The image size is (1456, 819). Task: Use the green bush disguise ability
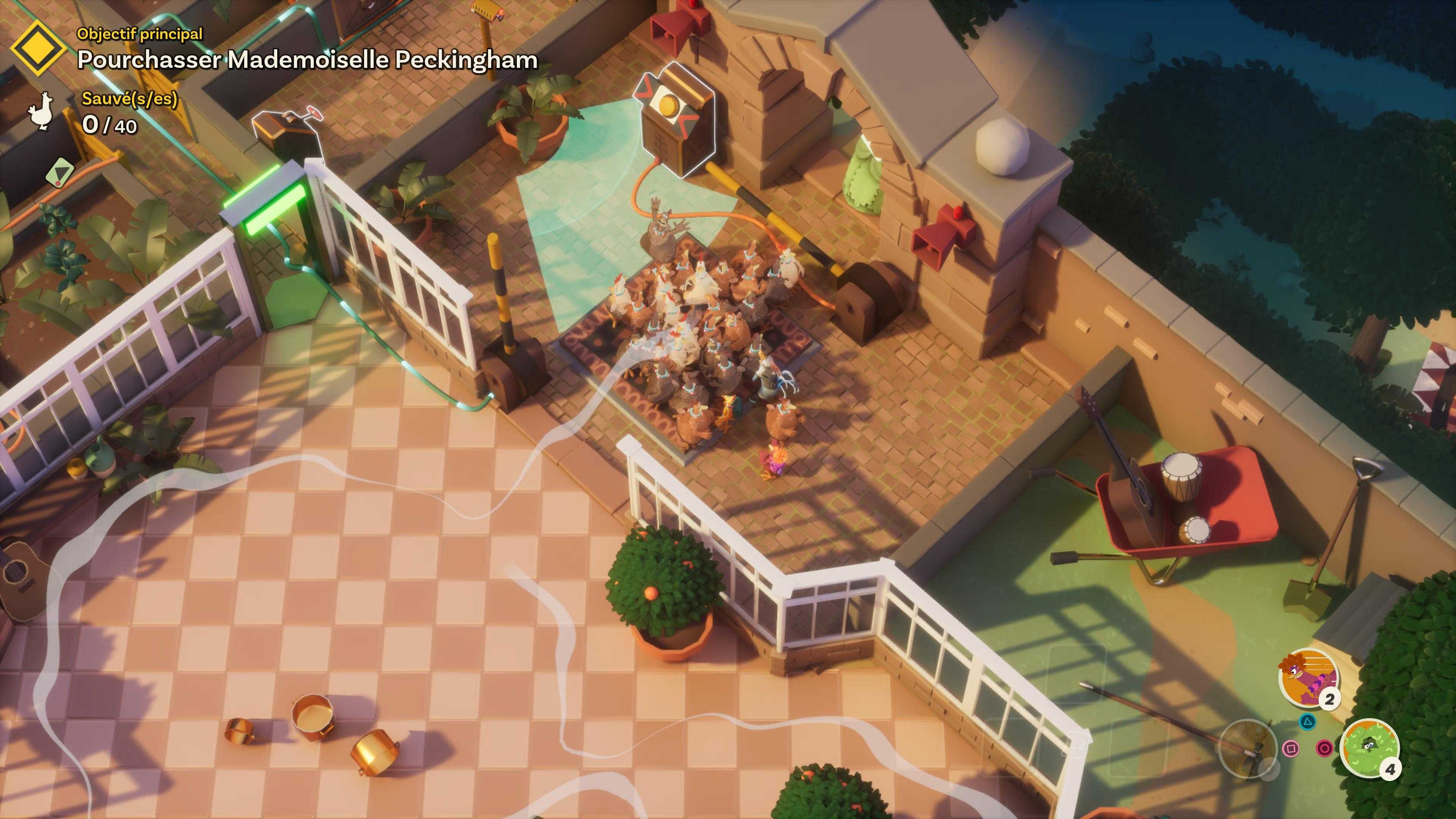pos(1370,748)
